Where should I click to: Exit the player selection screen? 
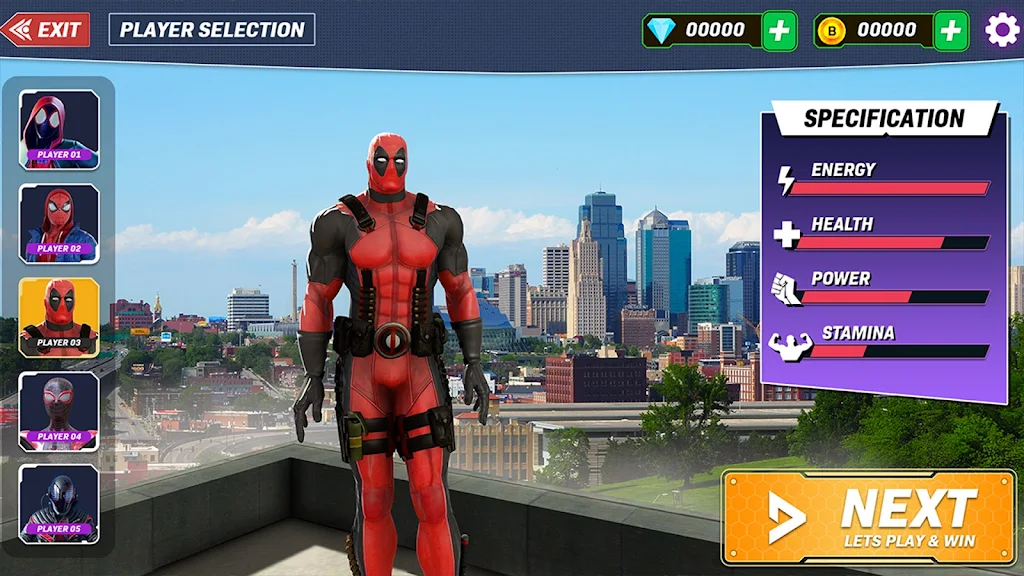point(46,30)
